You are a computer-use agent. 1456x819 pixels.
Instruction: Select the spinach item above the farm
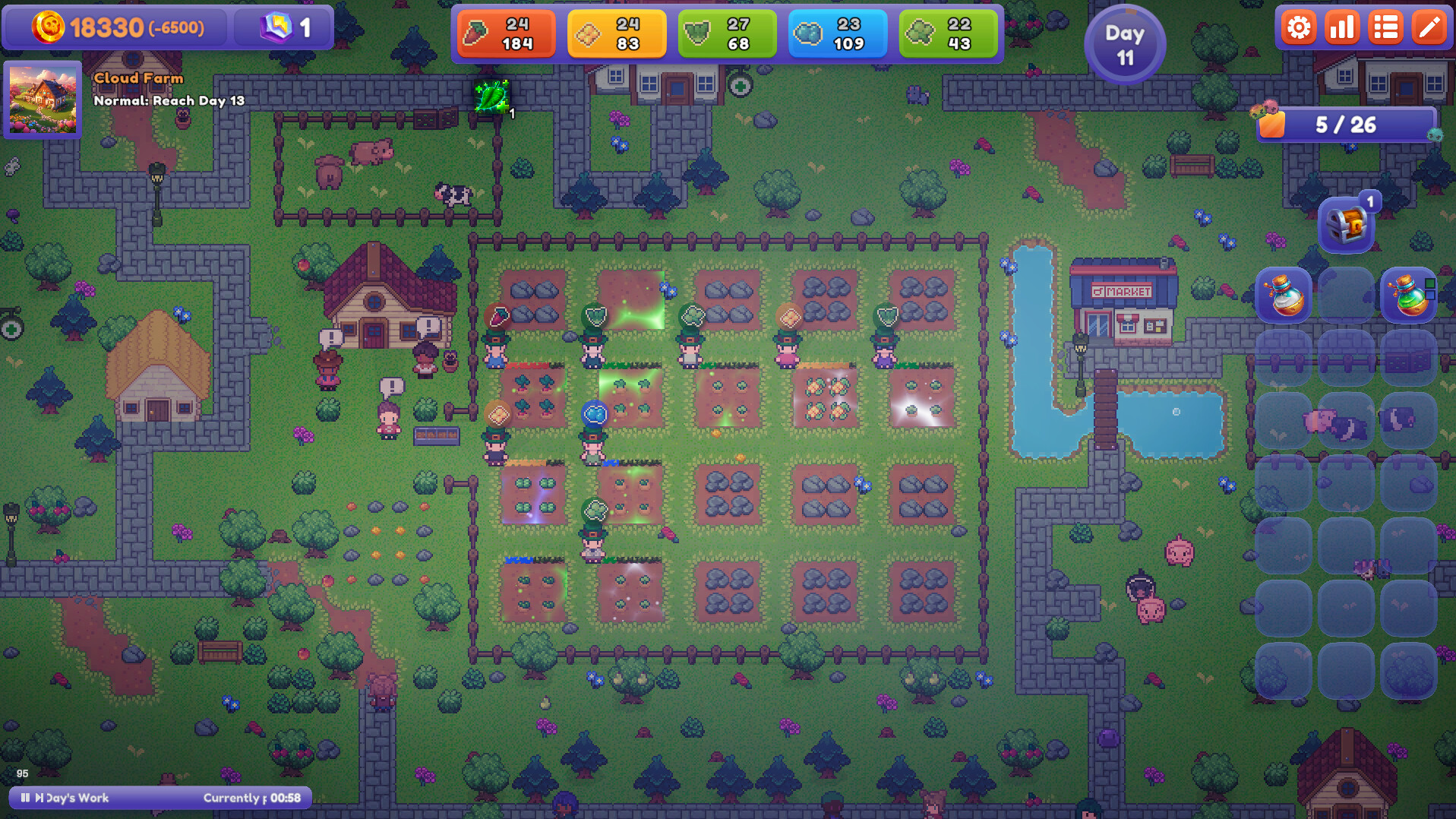click(491, 97)
